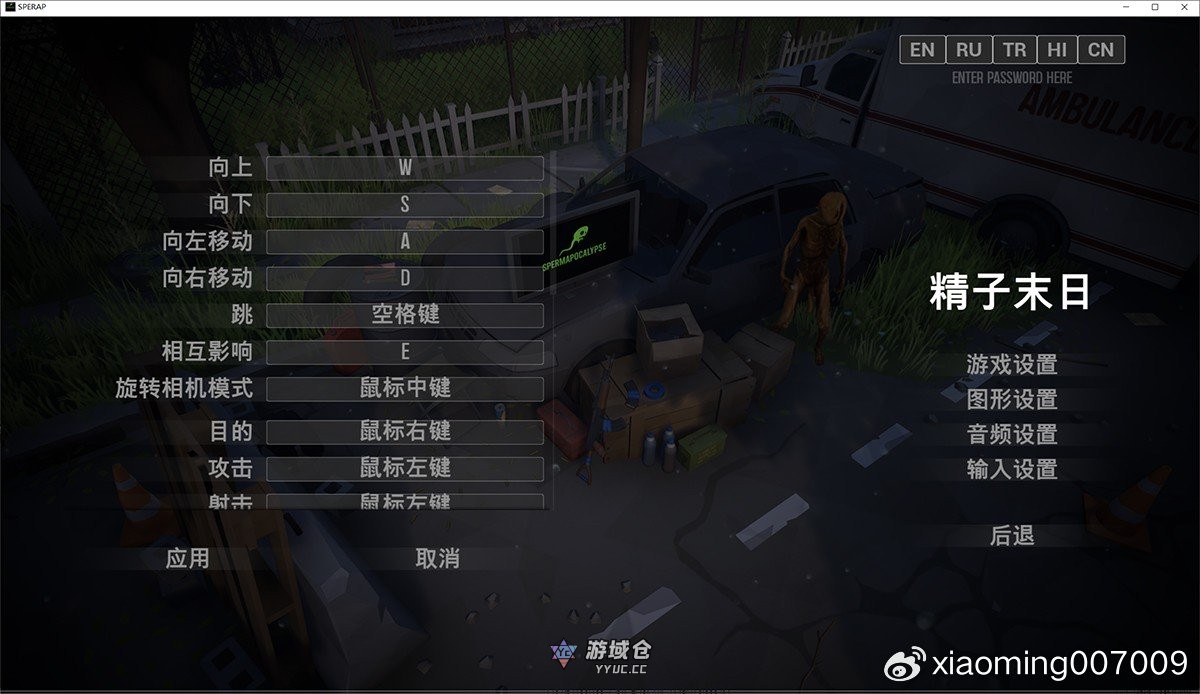Change the 向右移动 binding showing D
1200x694 pixels.
pos(405,278)
